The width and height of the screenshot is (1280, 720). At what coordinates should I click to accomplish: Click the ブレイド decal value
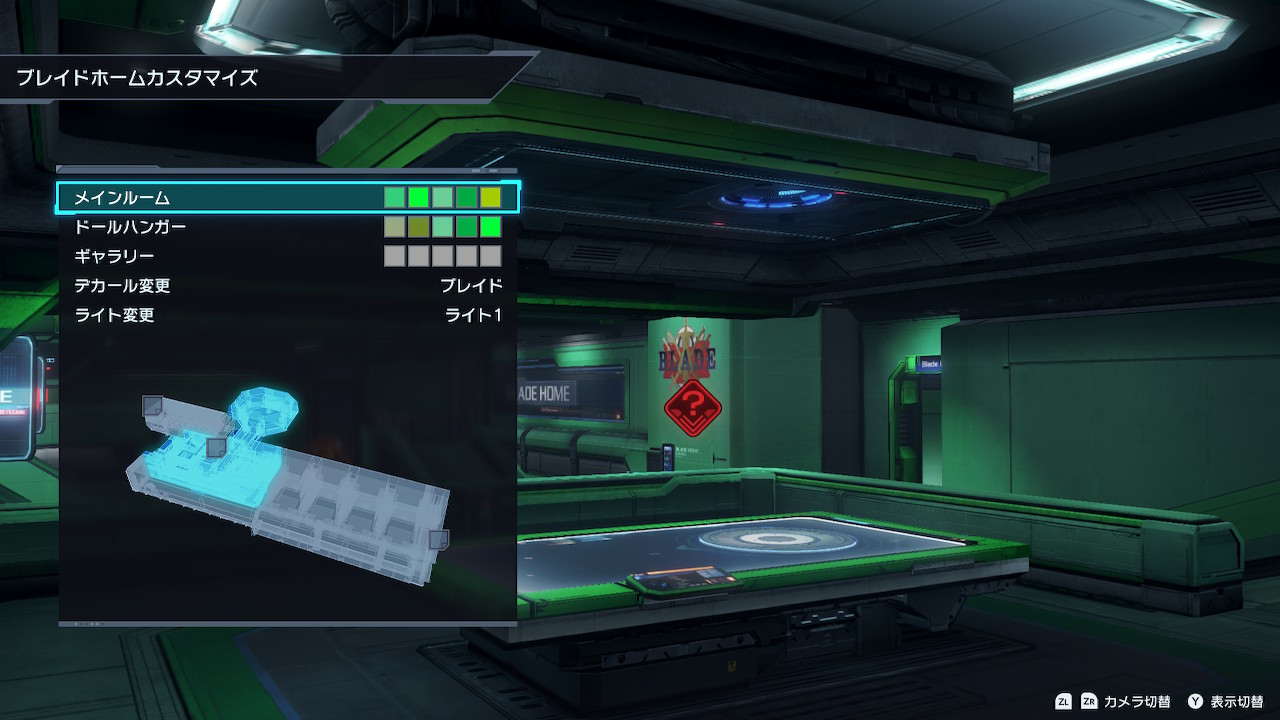(471, 286)
